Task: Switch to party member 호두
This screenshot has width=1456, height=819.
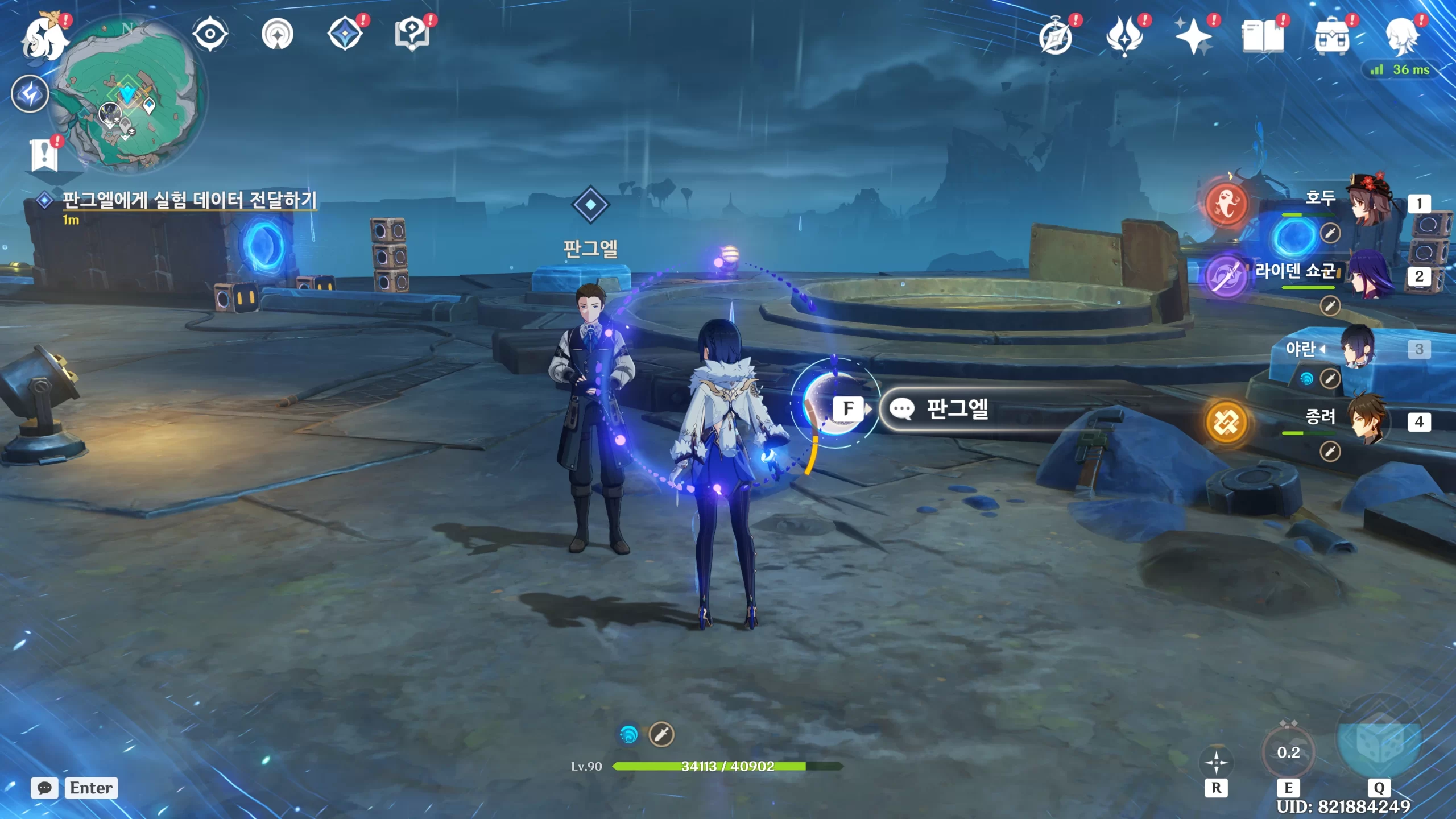Action: (x=1368, y=202)
